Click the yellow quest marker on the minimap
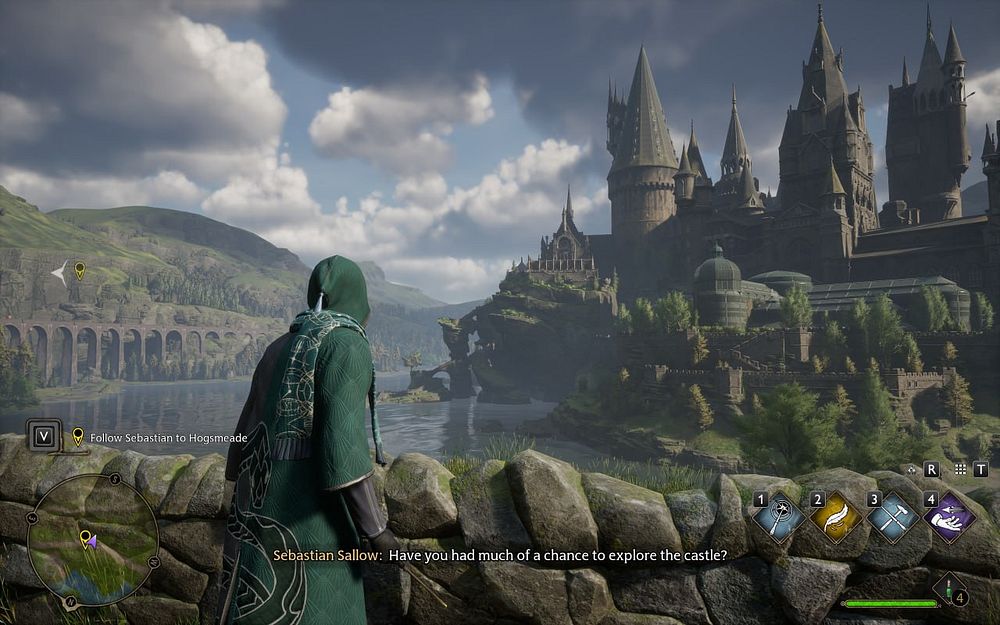Image resolution: width=1000 pixels, height=625 pixels. 85,537
